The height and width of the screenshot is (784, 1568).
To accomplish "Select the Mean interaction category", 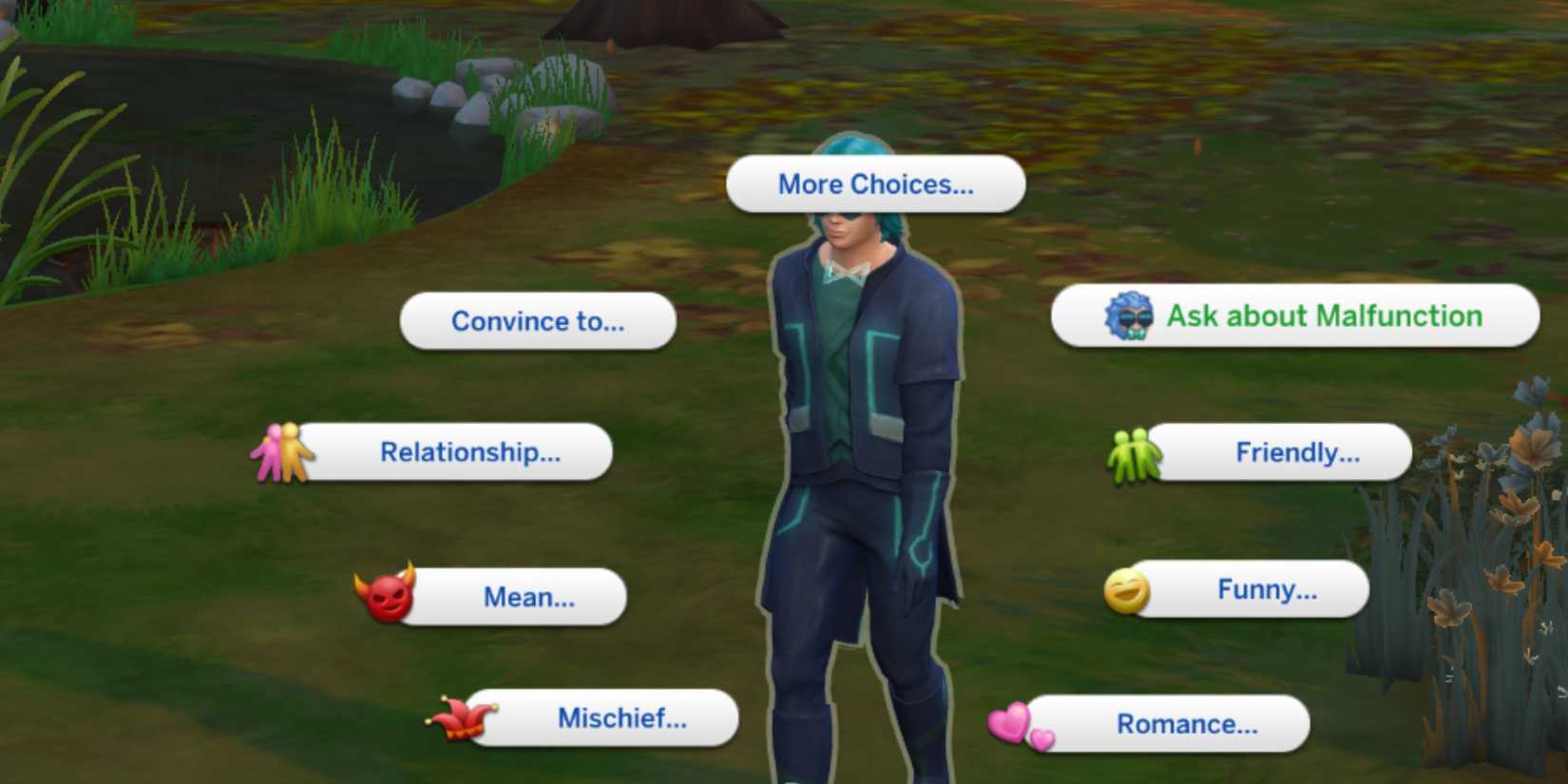I will point(529,597).
